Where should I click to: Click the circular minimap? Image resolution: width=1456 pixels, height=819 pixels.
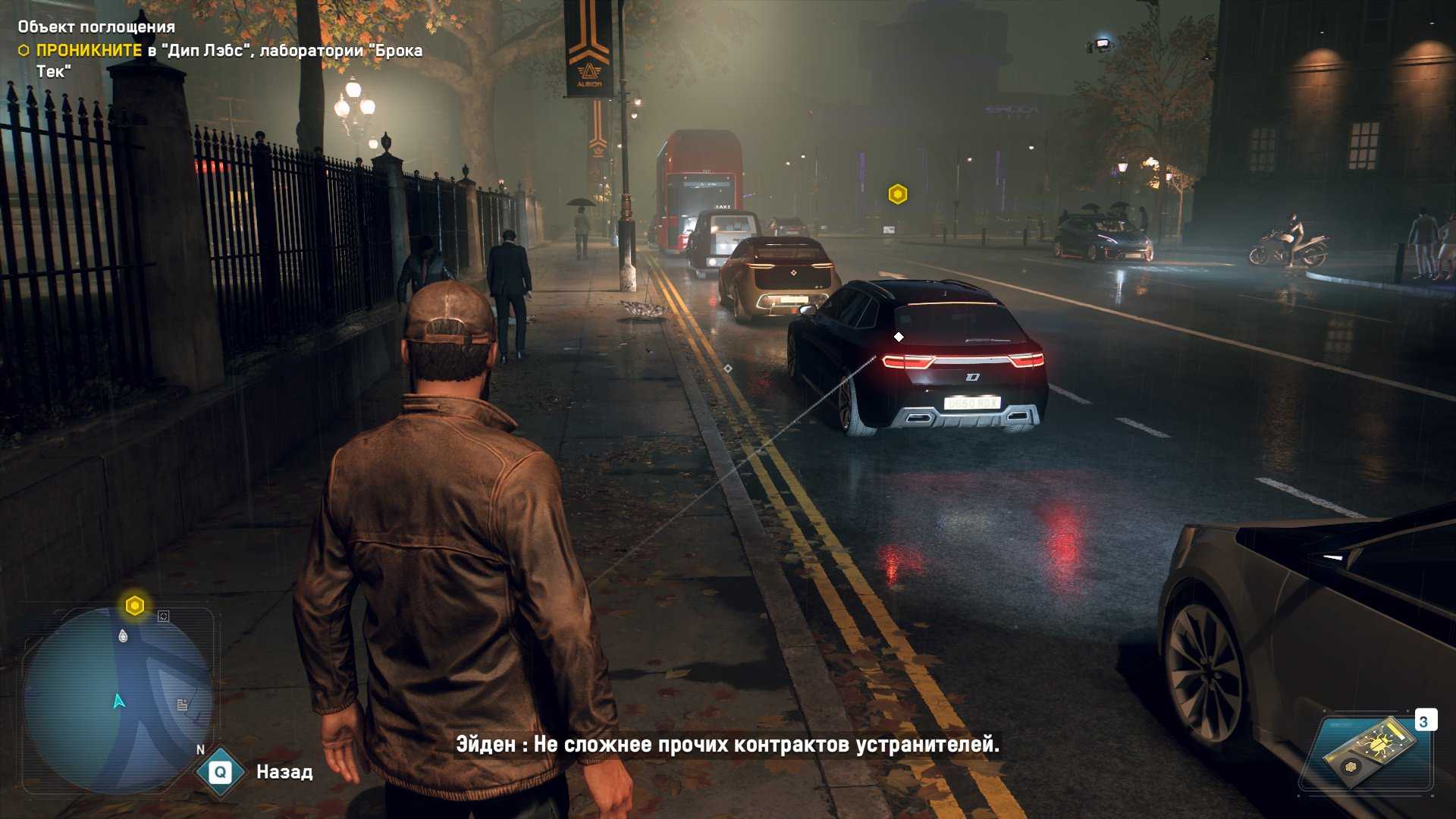(x=118, y=700)
